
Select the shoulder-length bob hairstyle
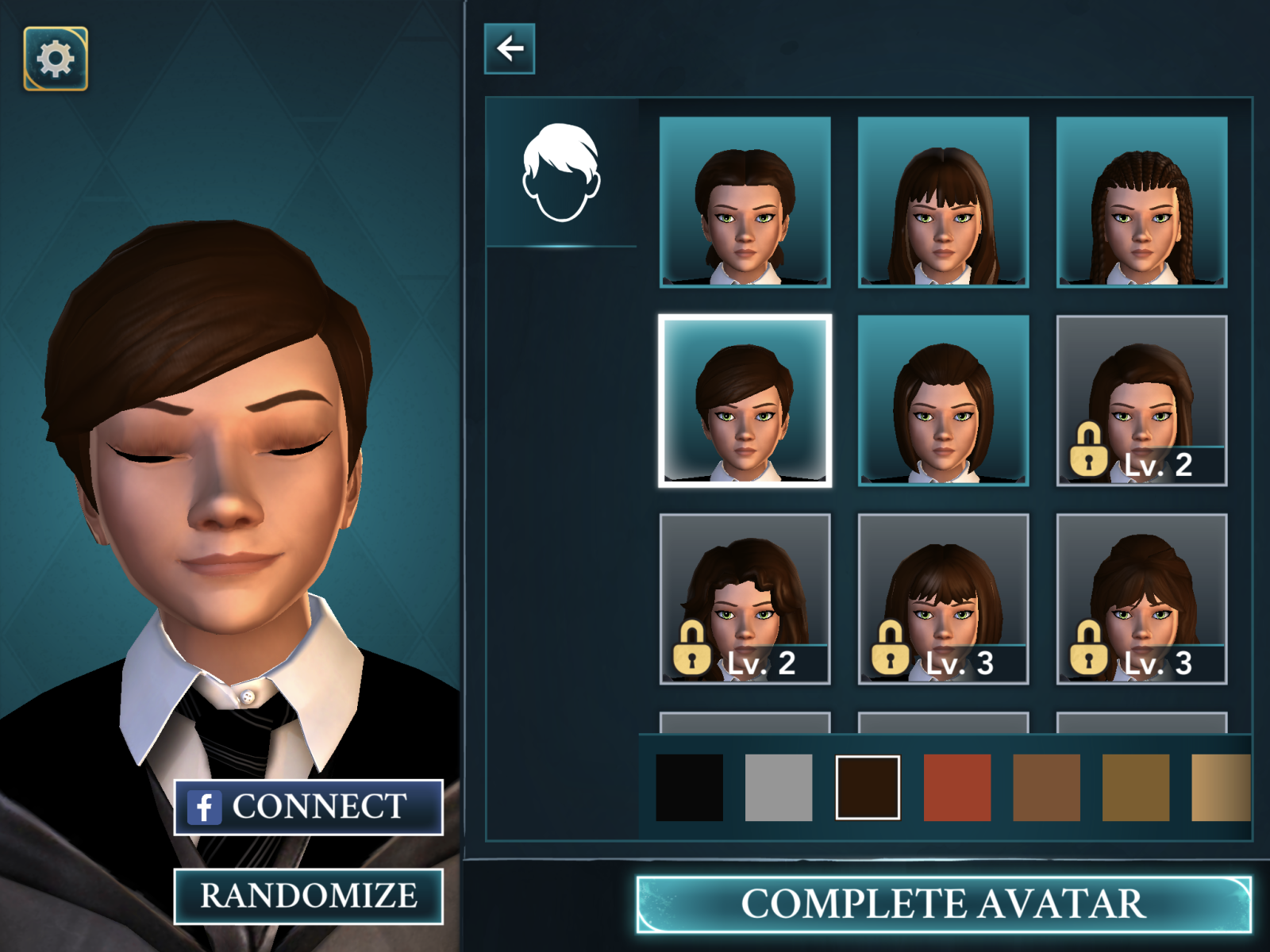(x=943, y=401)
